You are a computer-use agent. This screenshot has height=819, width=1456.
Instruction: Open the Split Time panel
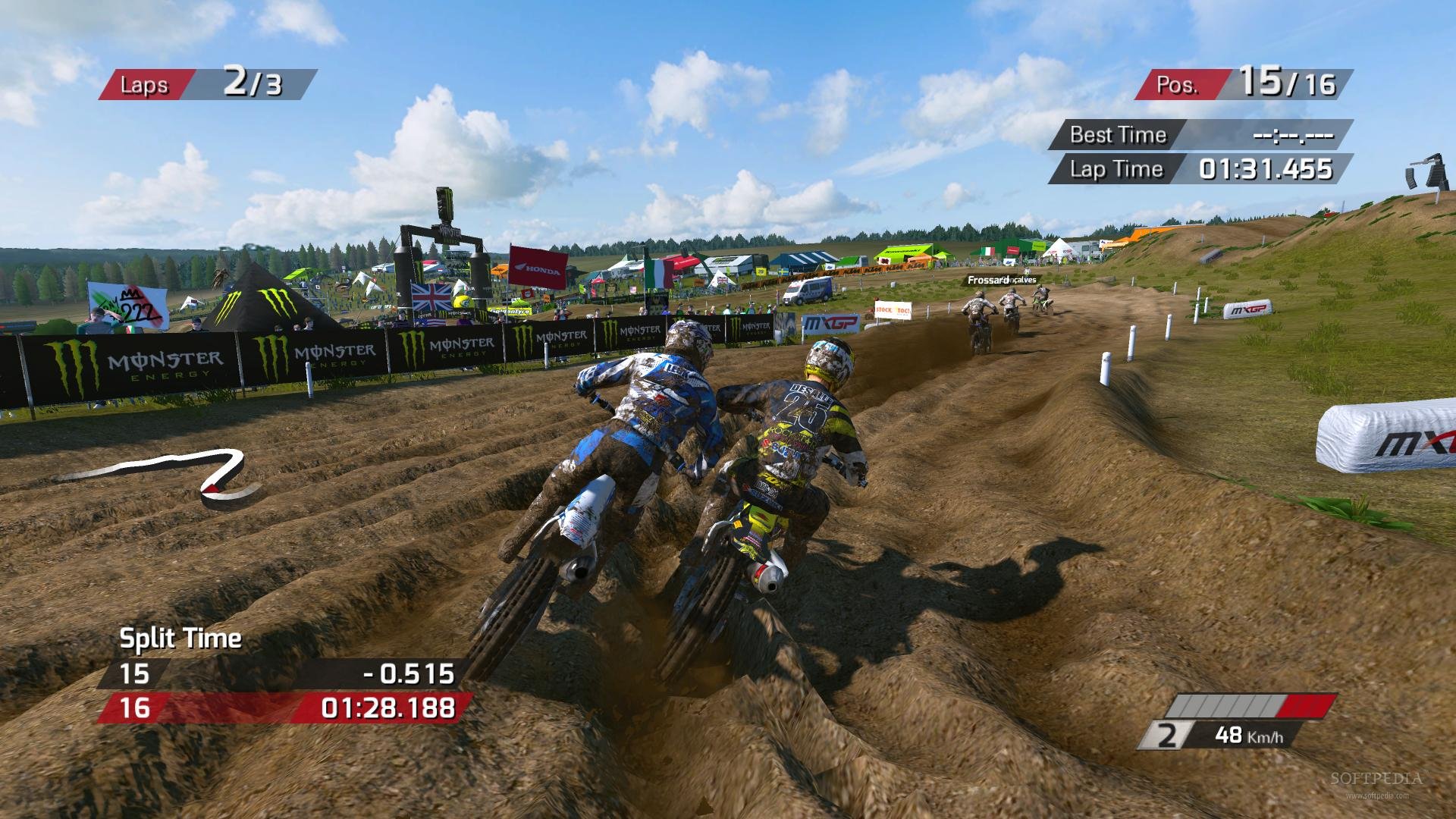(x=182, y=639)
